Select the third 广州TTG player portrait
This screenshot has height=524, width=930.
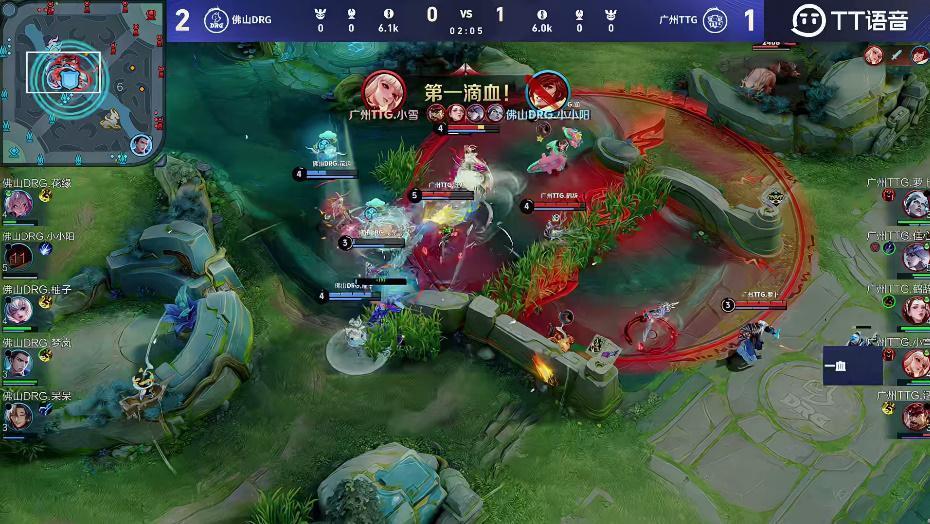tap(915, 310)
